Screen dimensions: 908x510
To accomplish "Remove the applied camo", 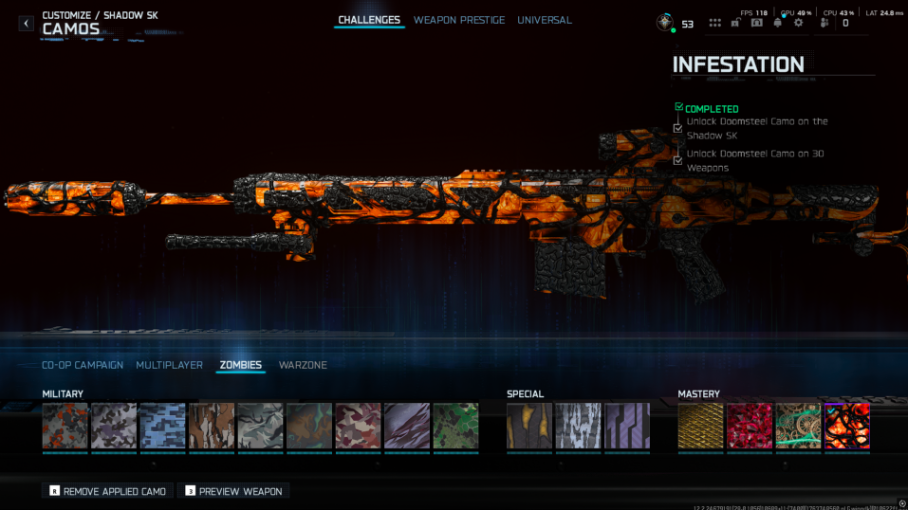I will point(108,491).
